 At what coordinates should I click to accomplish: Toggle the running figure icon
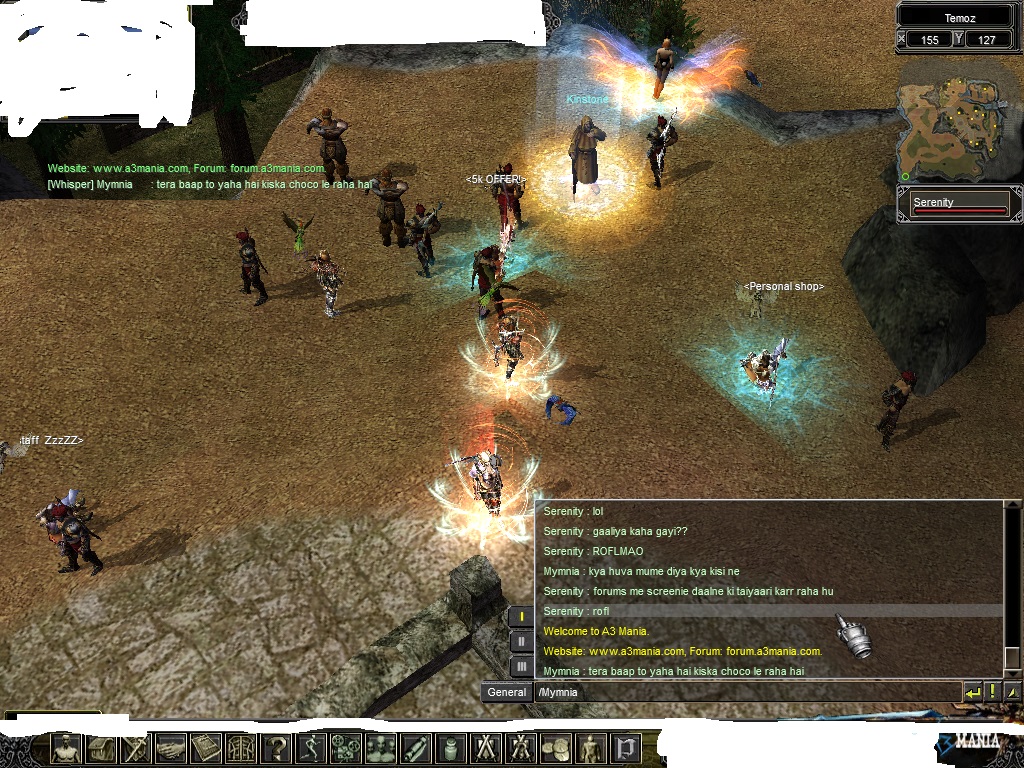tap(311, 748)
